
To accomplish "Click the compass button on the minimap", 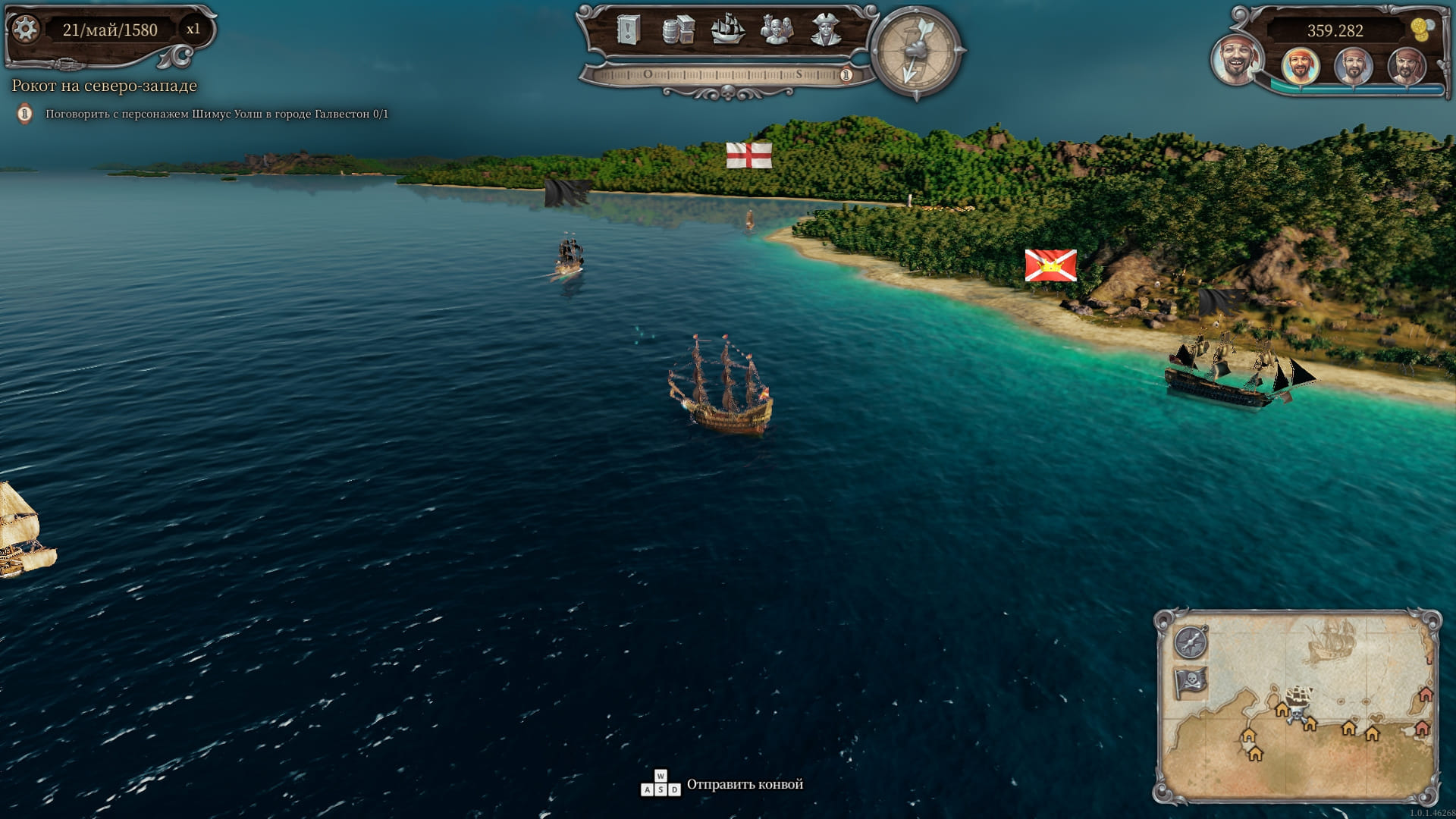I will (1191, 643).
